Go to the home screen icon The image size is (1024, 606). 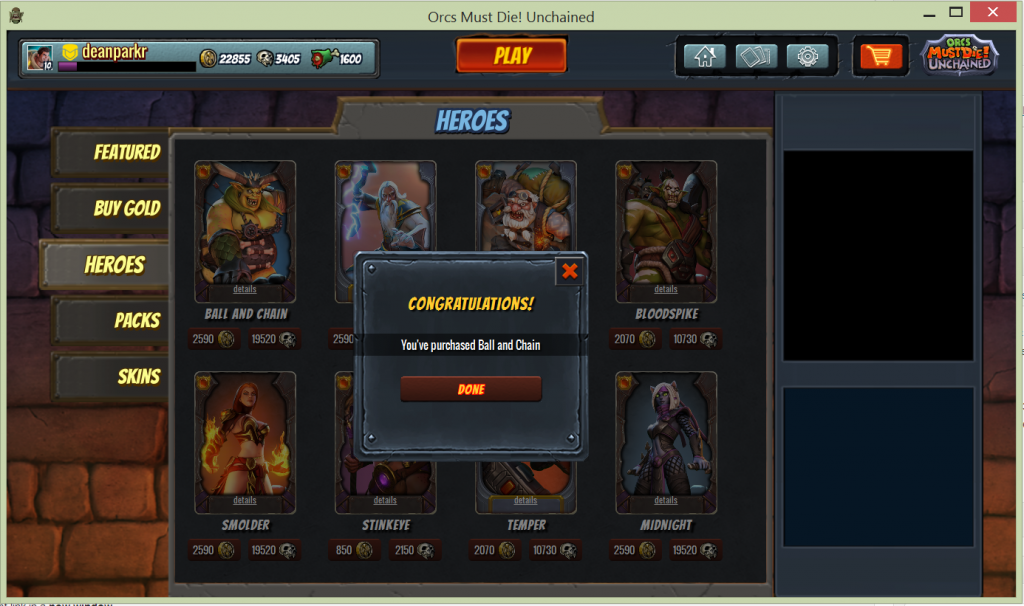pos(704,56)
